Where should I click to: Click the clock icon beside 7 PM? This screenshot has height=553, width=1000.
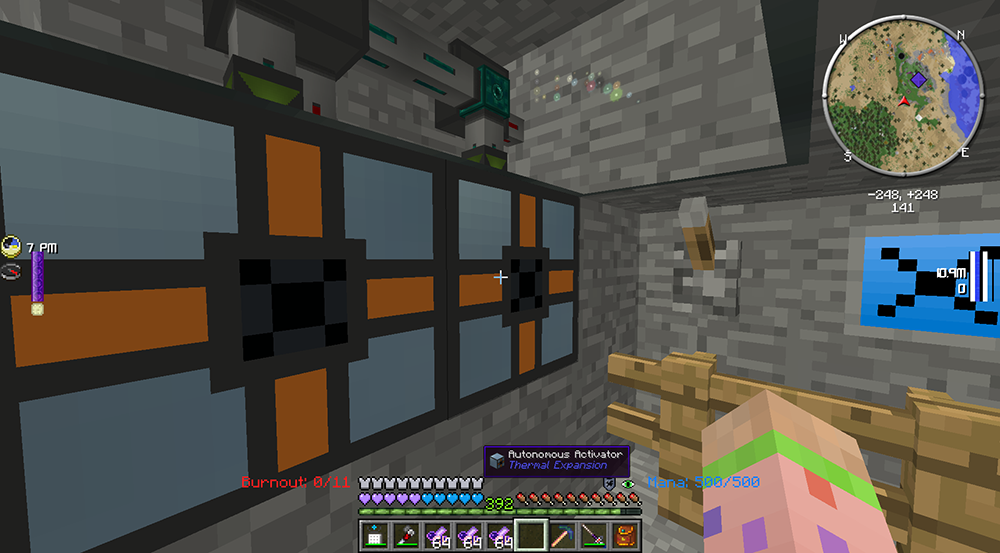[x=12, y=245]
